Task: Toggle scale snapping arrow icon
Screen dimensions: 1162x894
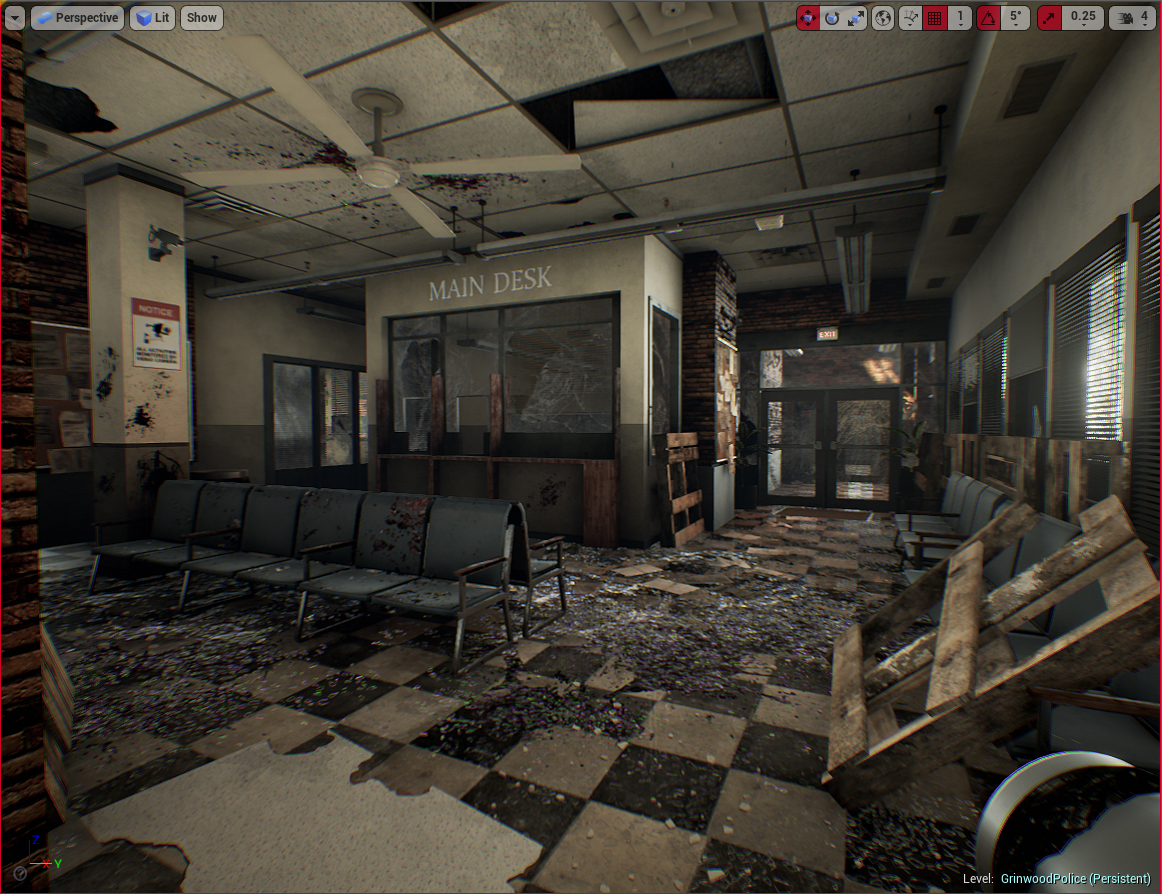Action: [x=1049, y=17]
